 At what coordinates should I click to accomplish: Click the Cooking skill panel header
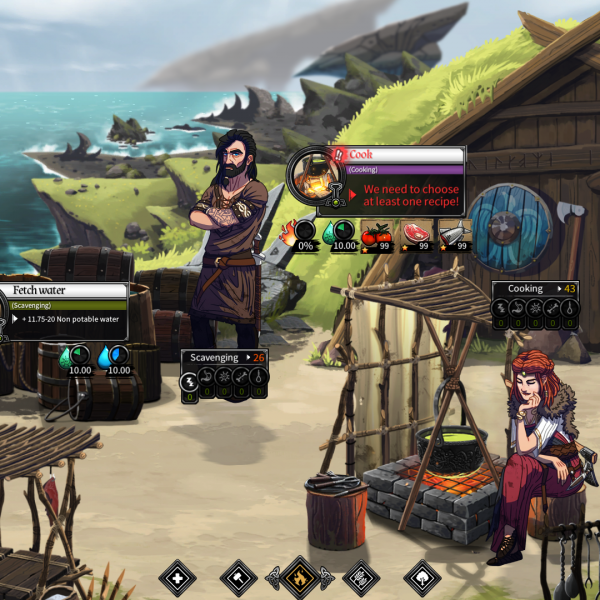(535, 289)
